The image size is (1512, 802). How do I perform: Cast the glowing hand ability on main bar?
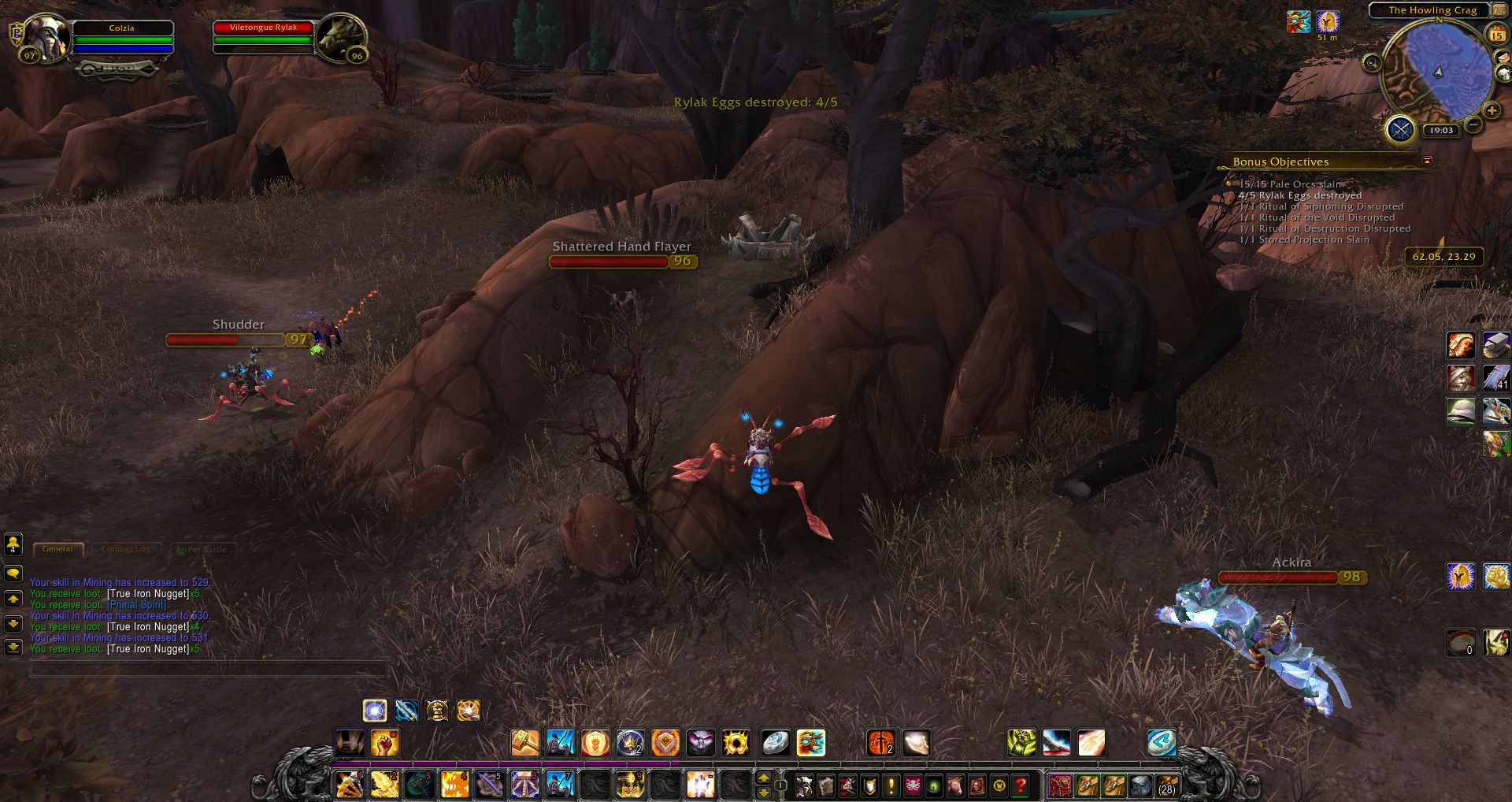coord(699,785)
